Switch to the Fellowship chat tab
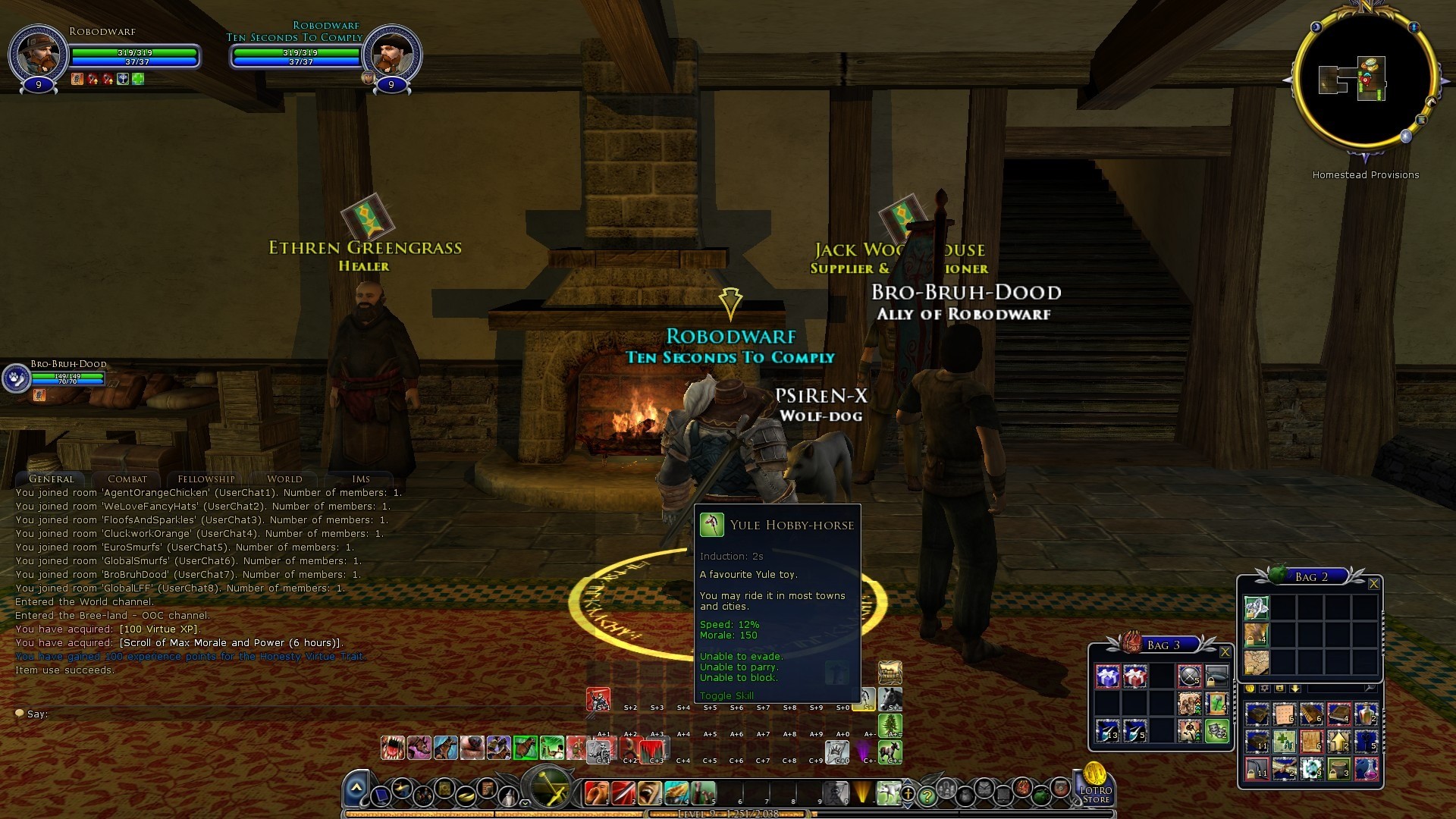The image size is (1456, 819). click(206, 479)
